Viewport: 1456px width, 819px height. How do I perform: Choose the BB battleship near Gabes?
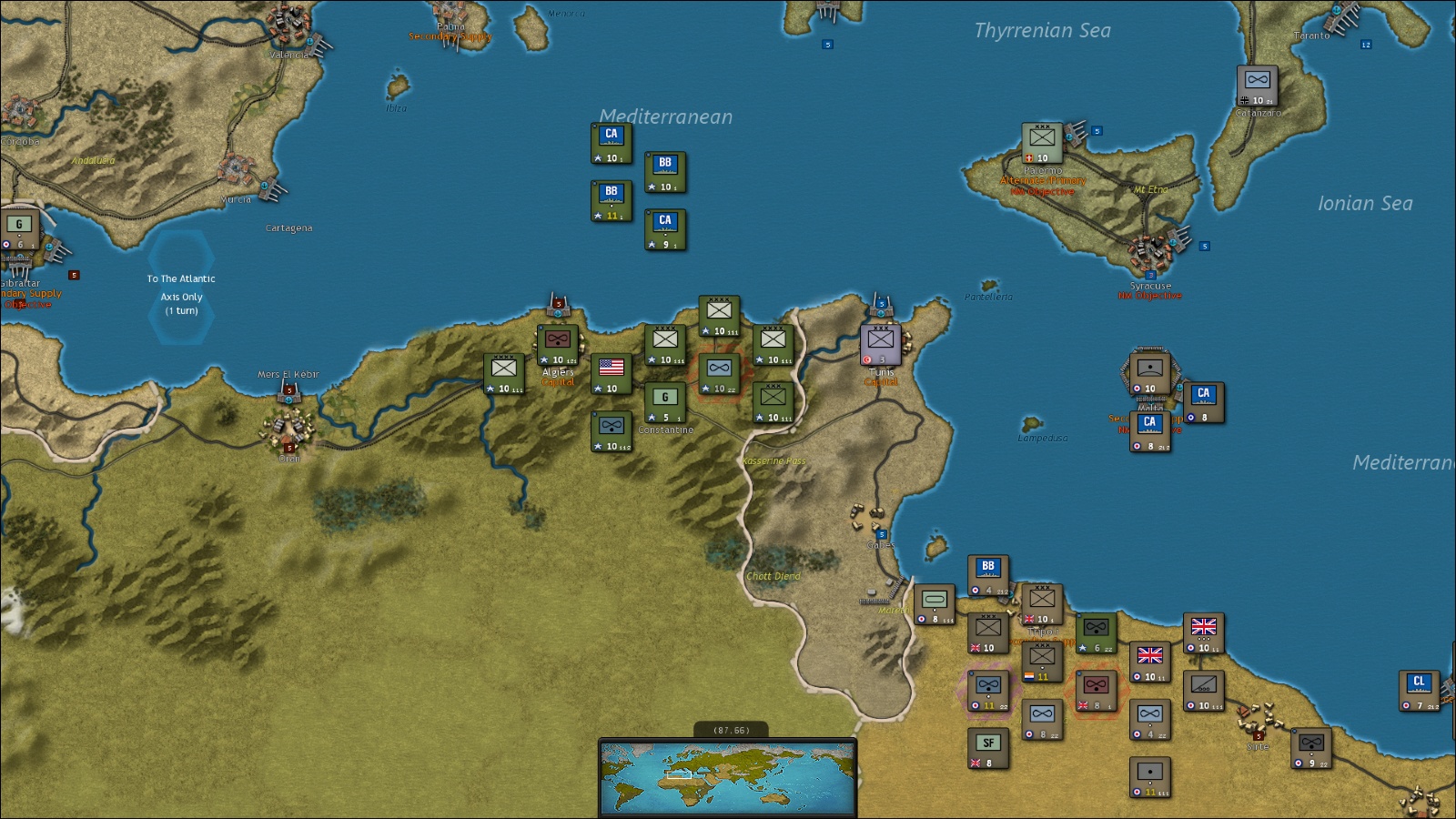[988, 575]
